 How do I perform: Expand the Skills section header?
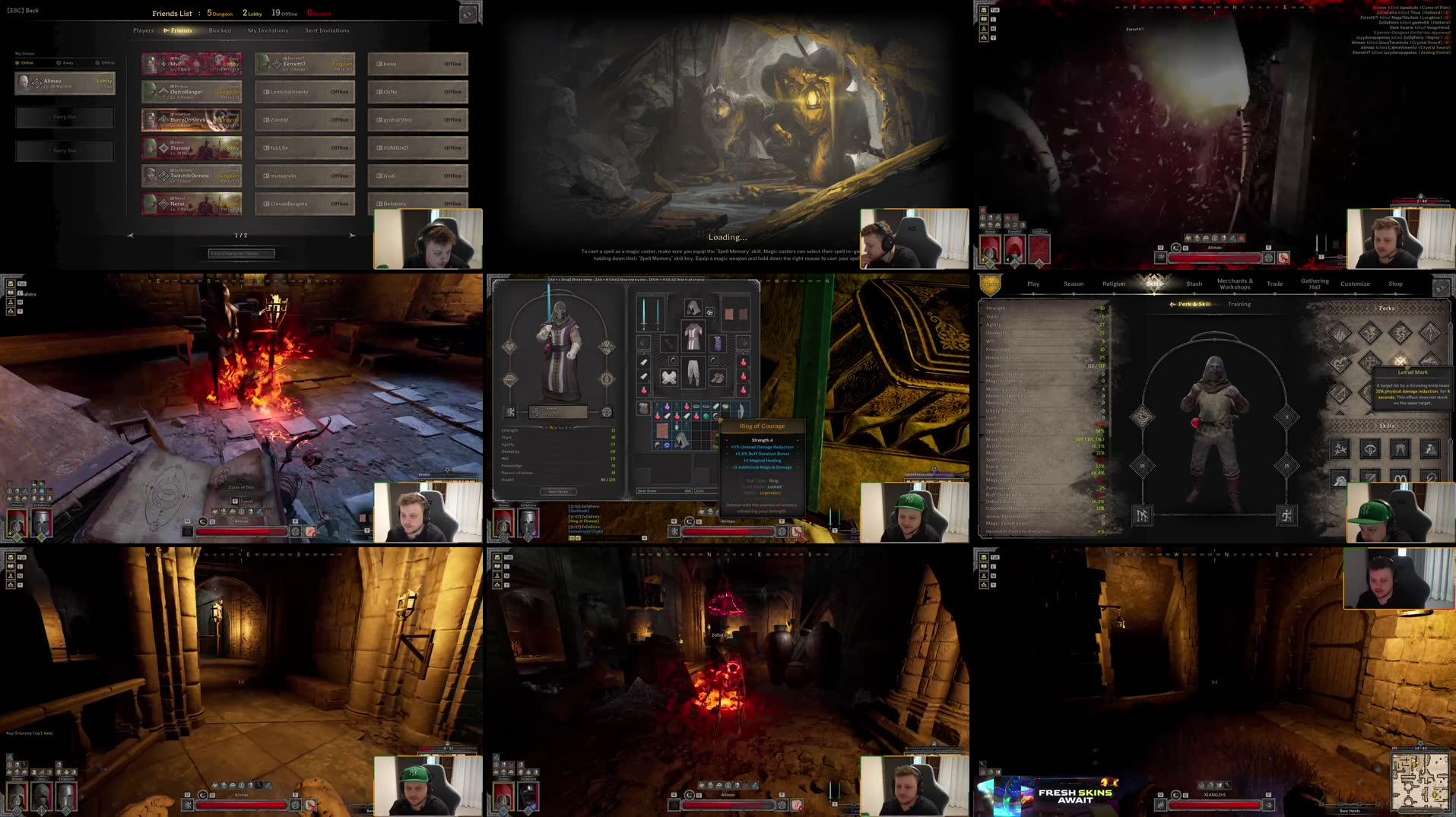[1386, 426]
